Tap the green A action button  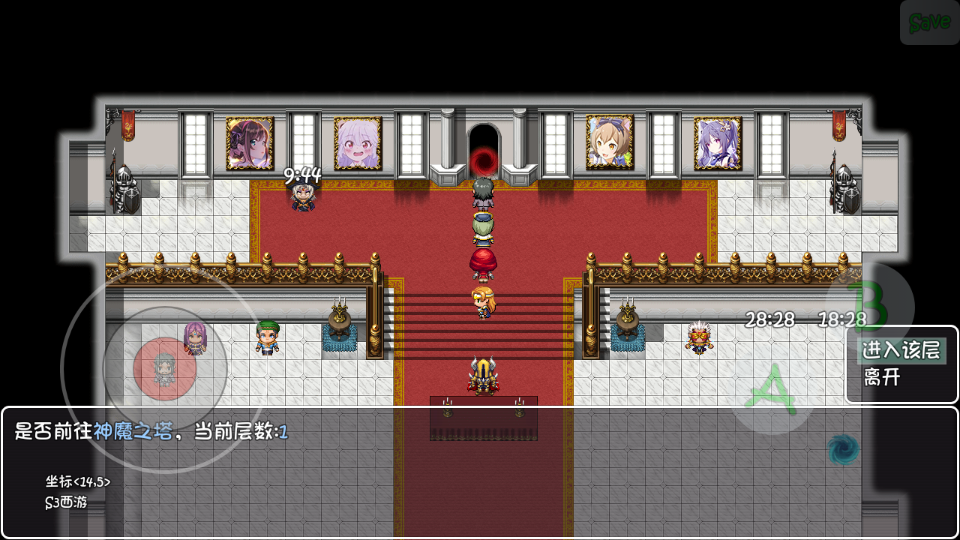[x=771, y=391]
